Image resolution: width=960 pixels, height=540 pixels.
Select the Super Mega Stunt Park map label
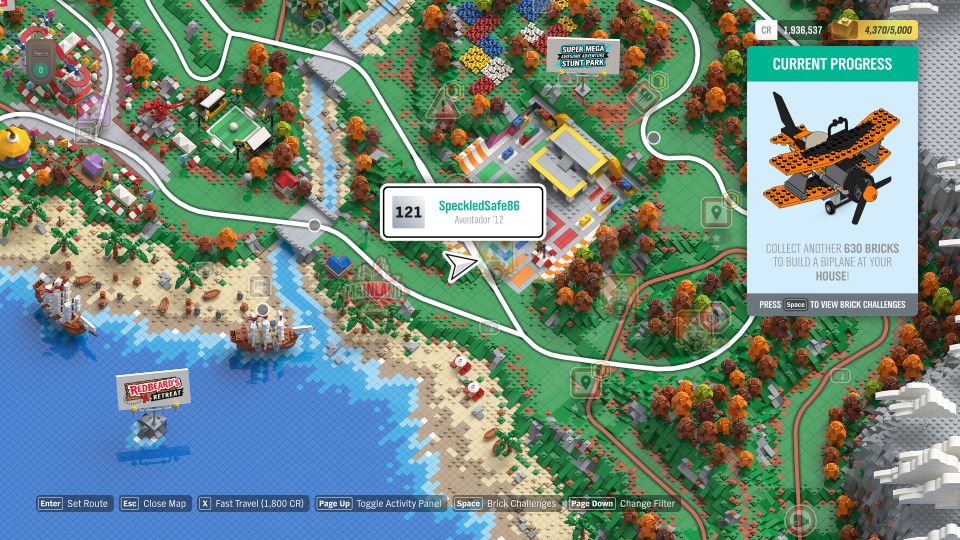click(x=583, y=56)
